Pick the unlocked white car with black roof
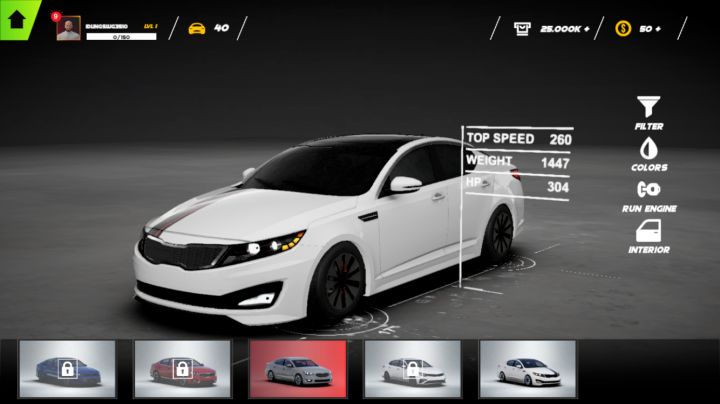 point(527,369)
